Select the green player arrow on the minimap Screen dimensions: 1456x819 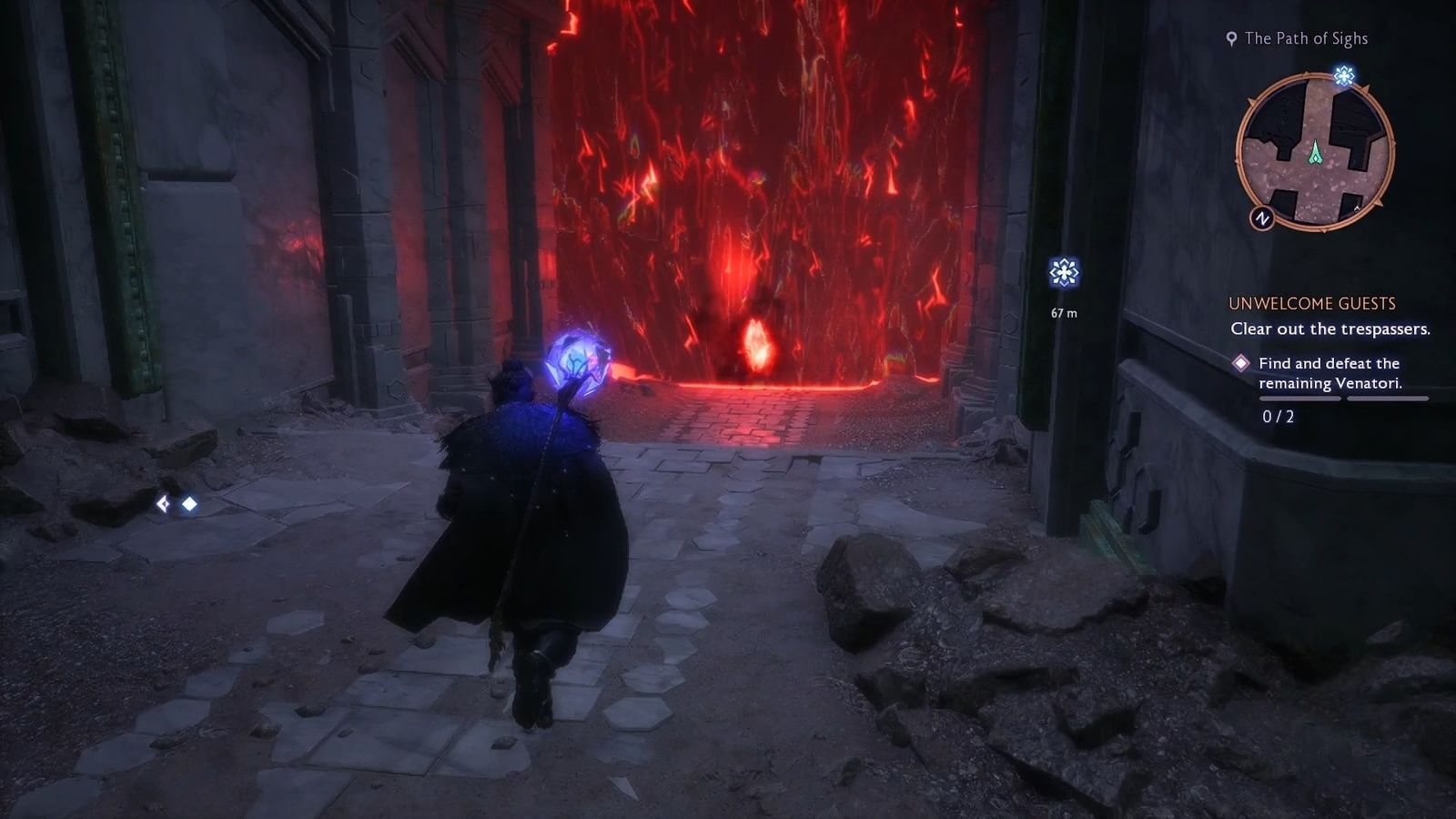1316,151
